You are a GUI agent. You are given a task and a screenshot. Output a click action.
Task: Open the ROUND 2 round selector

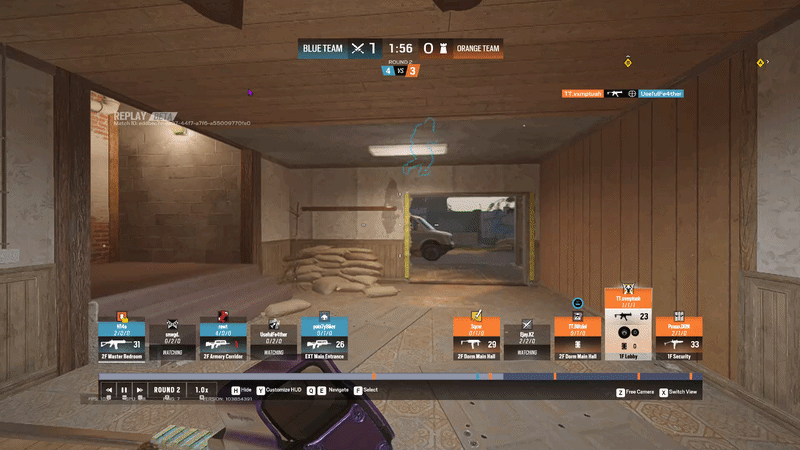click(x=166, y=390)
